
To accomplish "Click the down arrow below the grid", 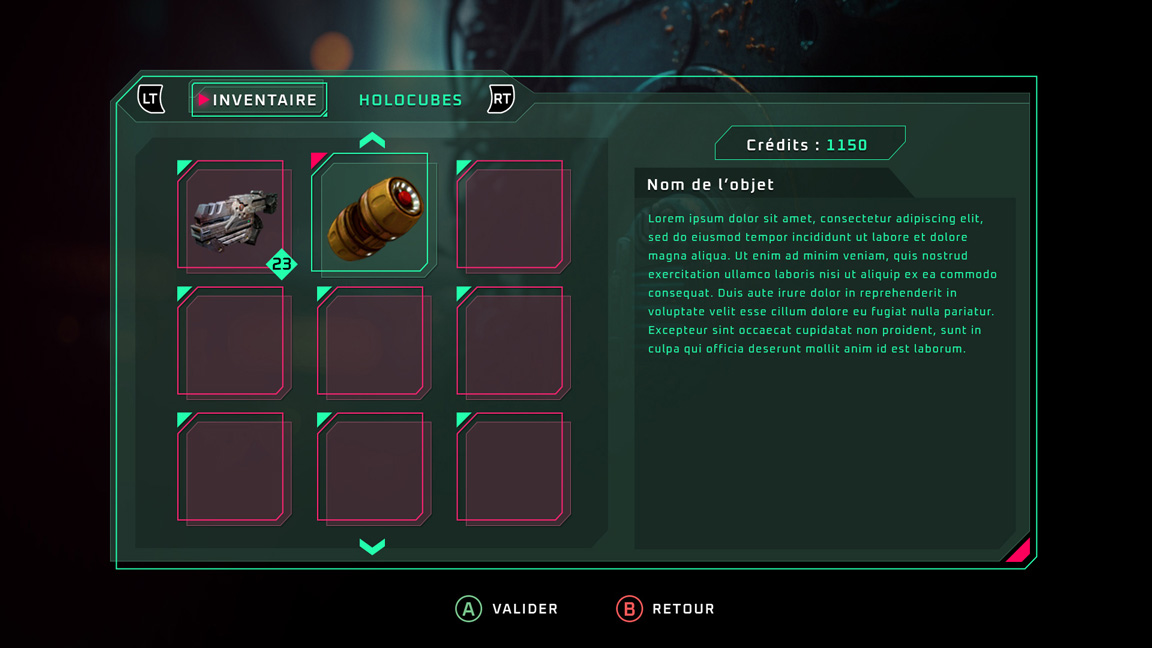I will click(x=372, y=546).
